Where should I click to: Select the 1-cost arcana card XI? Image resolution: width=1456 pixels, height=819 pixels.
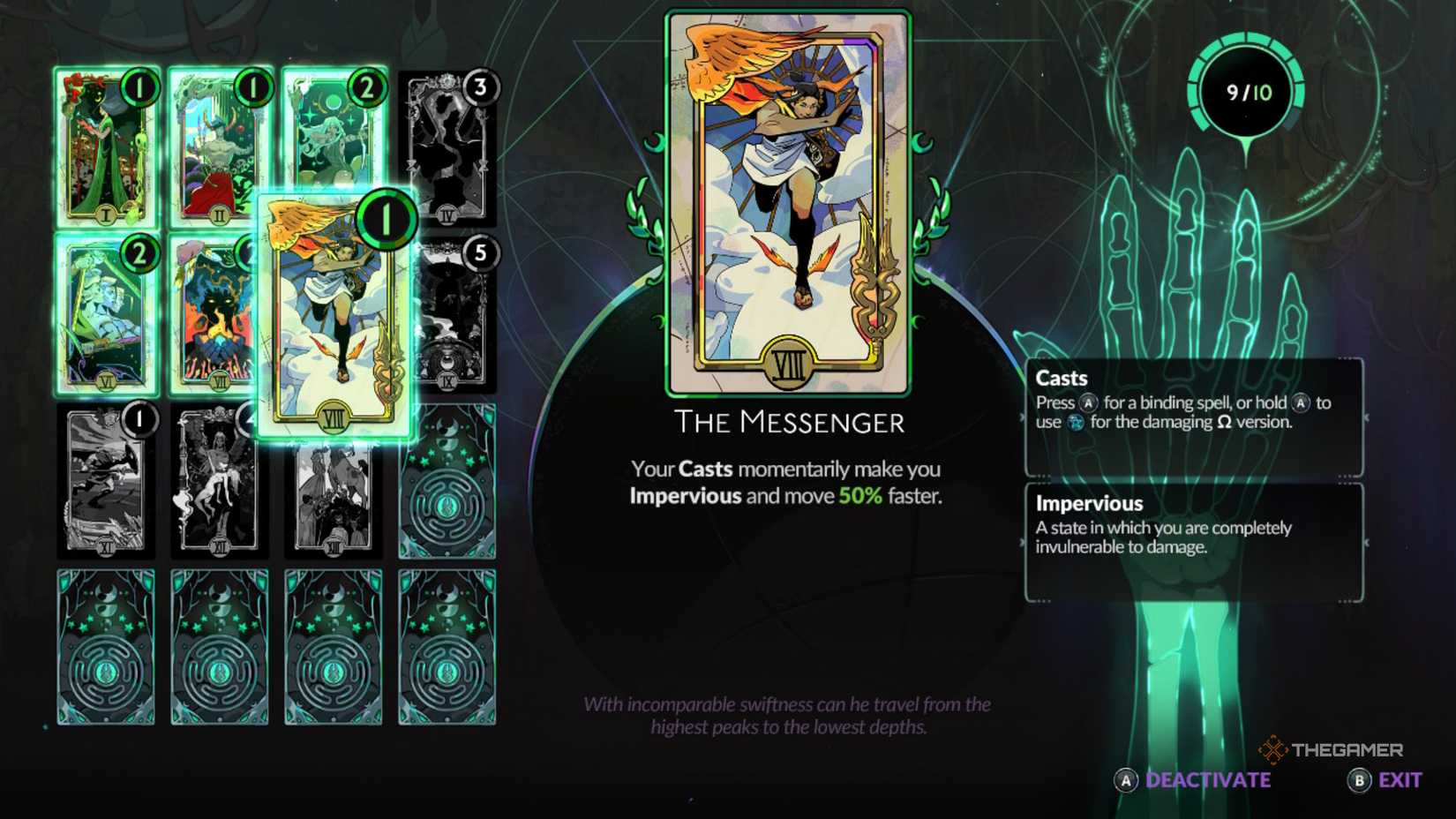(105, 481)
